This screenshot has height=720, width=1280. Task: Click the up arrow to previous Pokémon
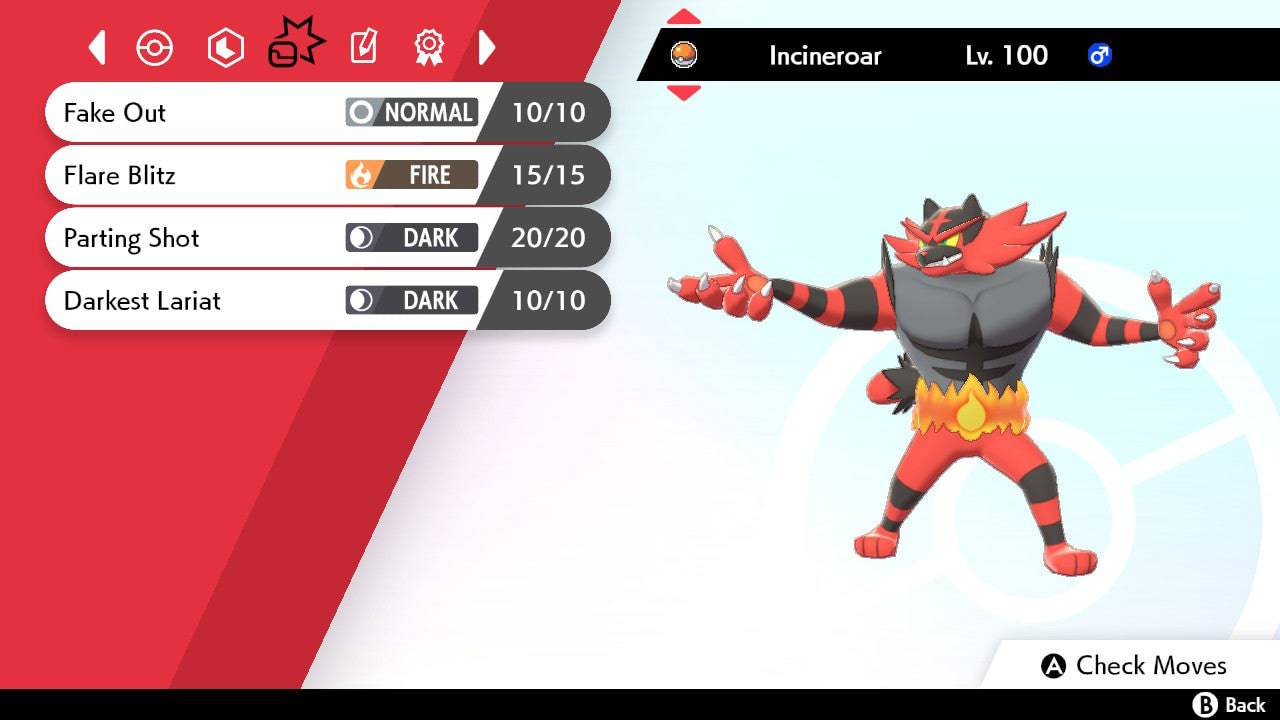click(684, 15)
